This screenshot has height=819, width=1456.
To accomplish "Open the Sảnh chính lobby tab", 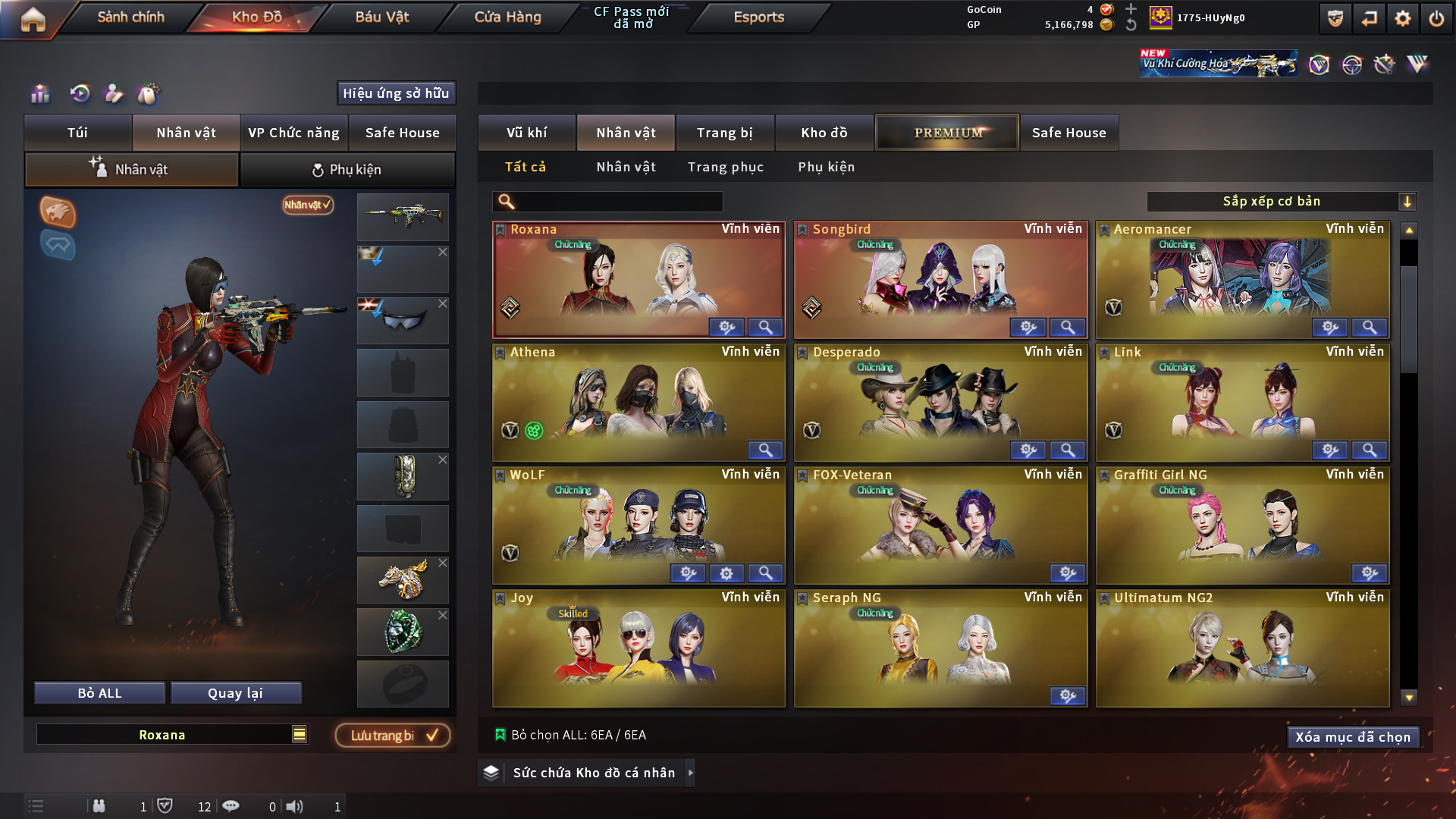I will tap(130, 17).
